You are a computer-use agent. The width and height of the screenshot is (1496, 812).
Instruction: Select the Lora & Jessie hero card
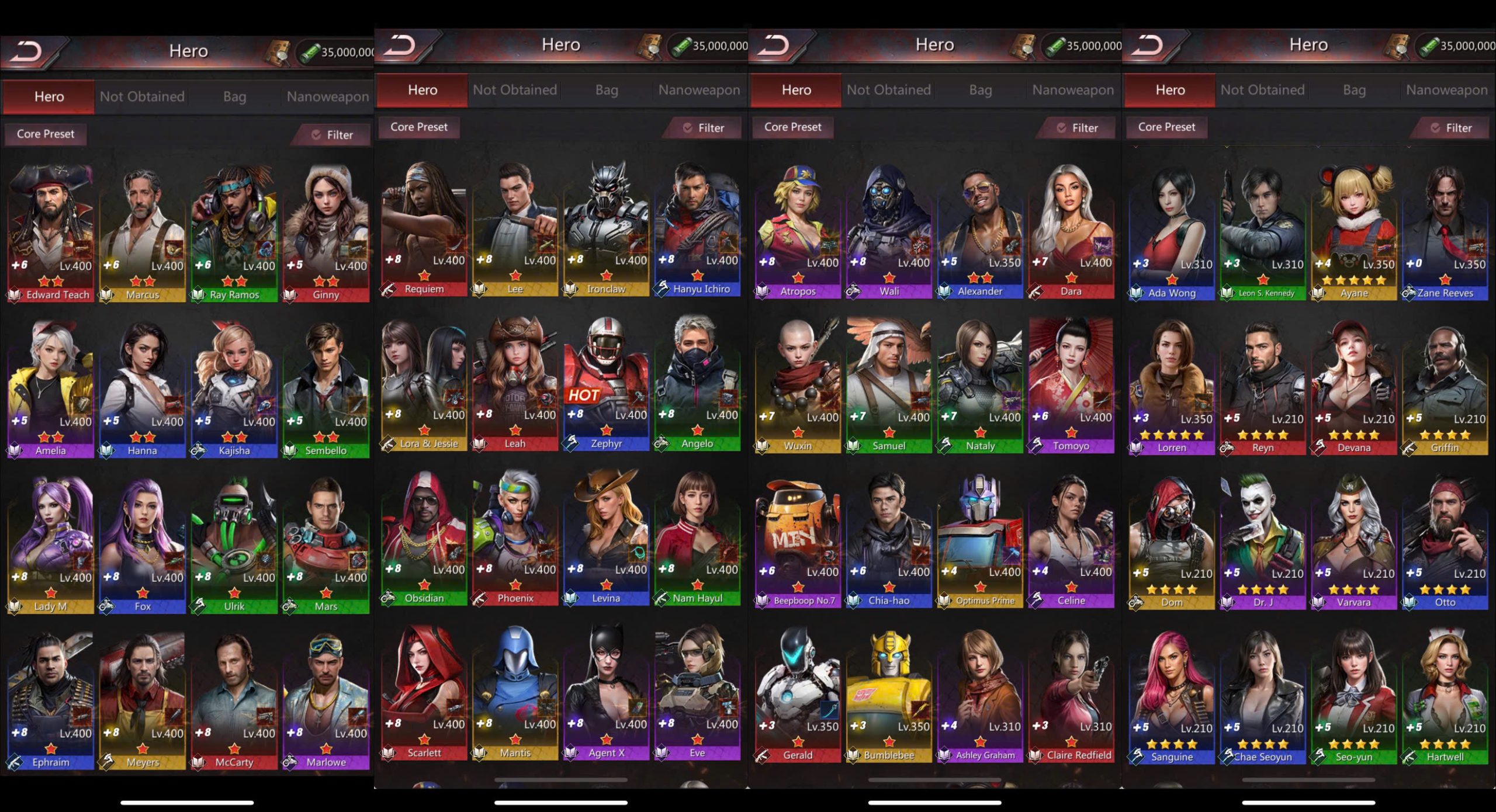click(424, 384)
